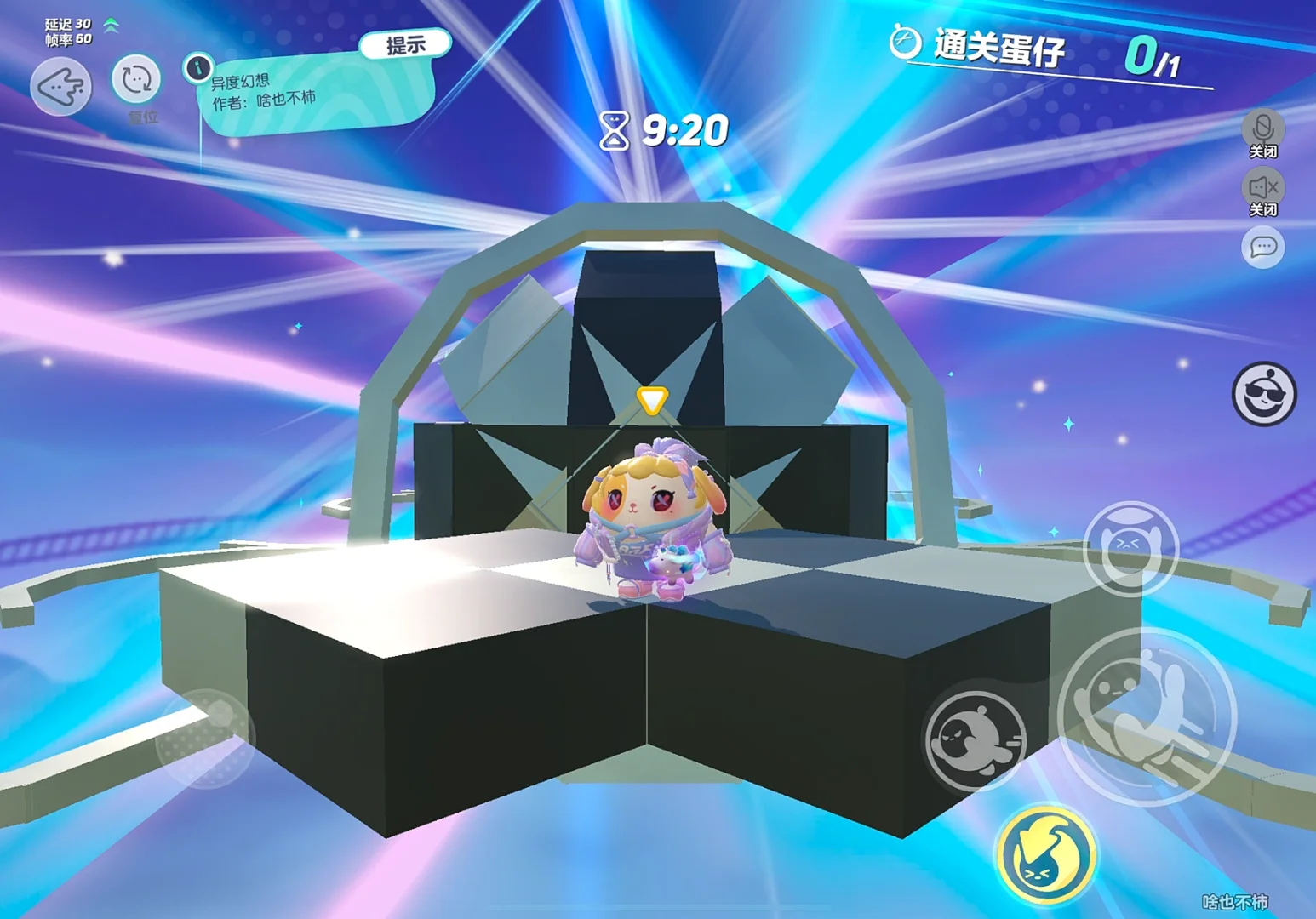Screen dimensions: 1316x919
Task: Open the chat bubble button
Action: 1263,248
